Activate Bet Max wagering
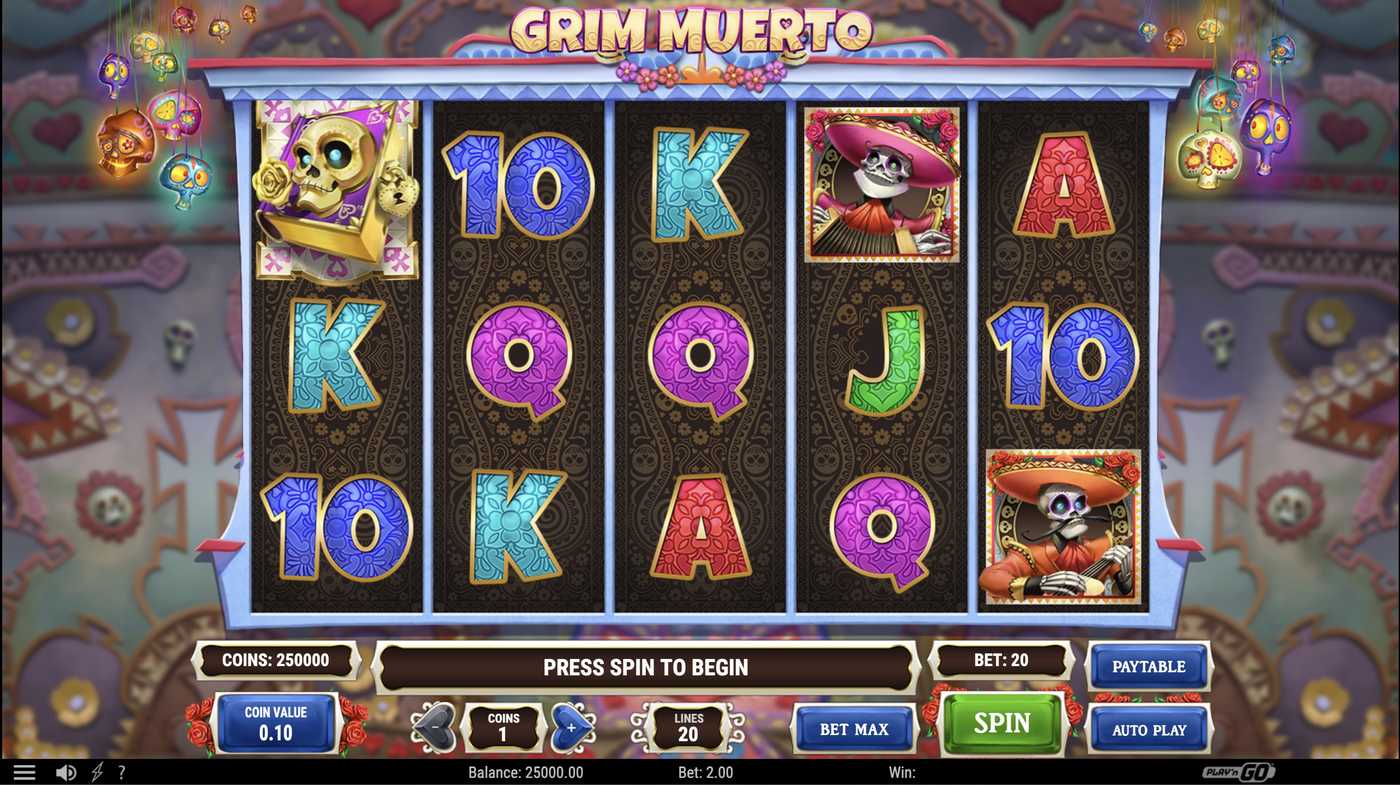Image resolution: width=1400 pixels, height=785 pixels. [855, 729]
